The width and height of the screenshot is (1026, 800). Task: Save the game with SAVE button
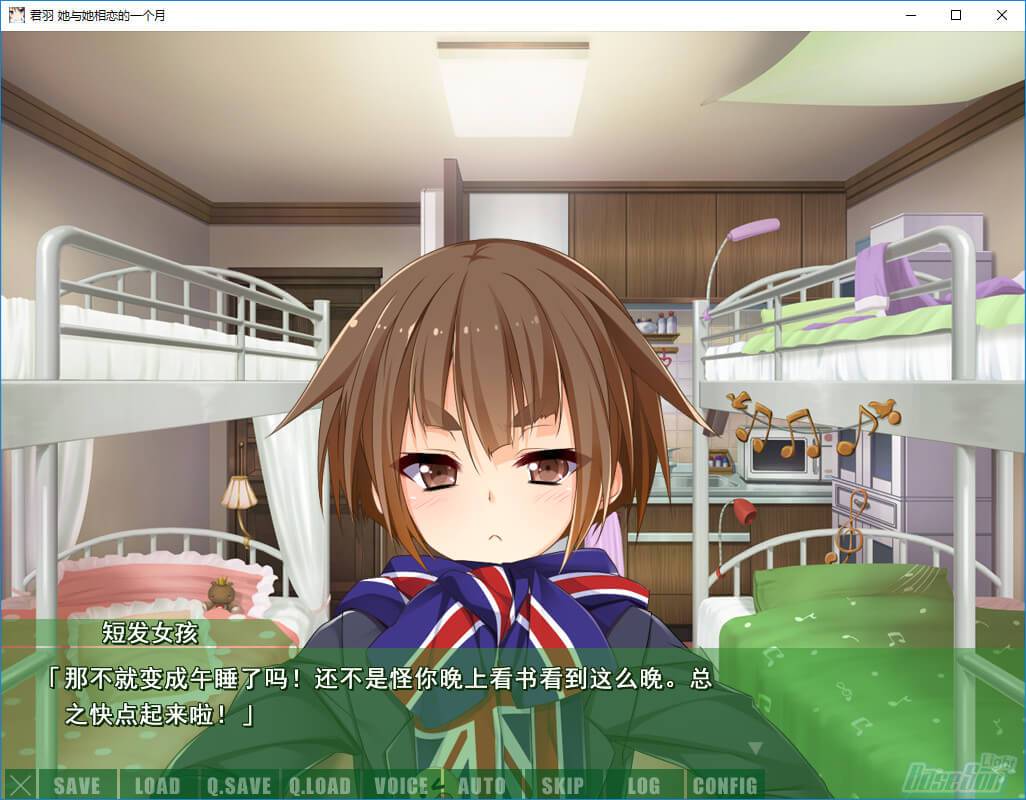77,785
